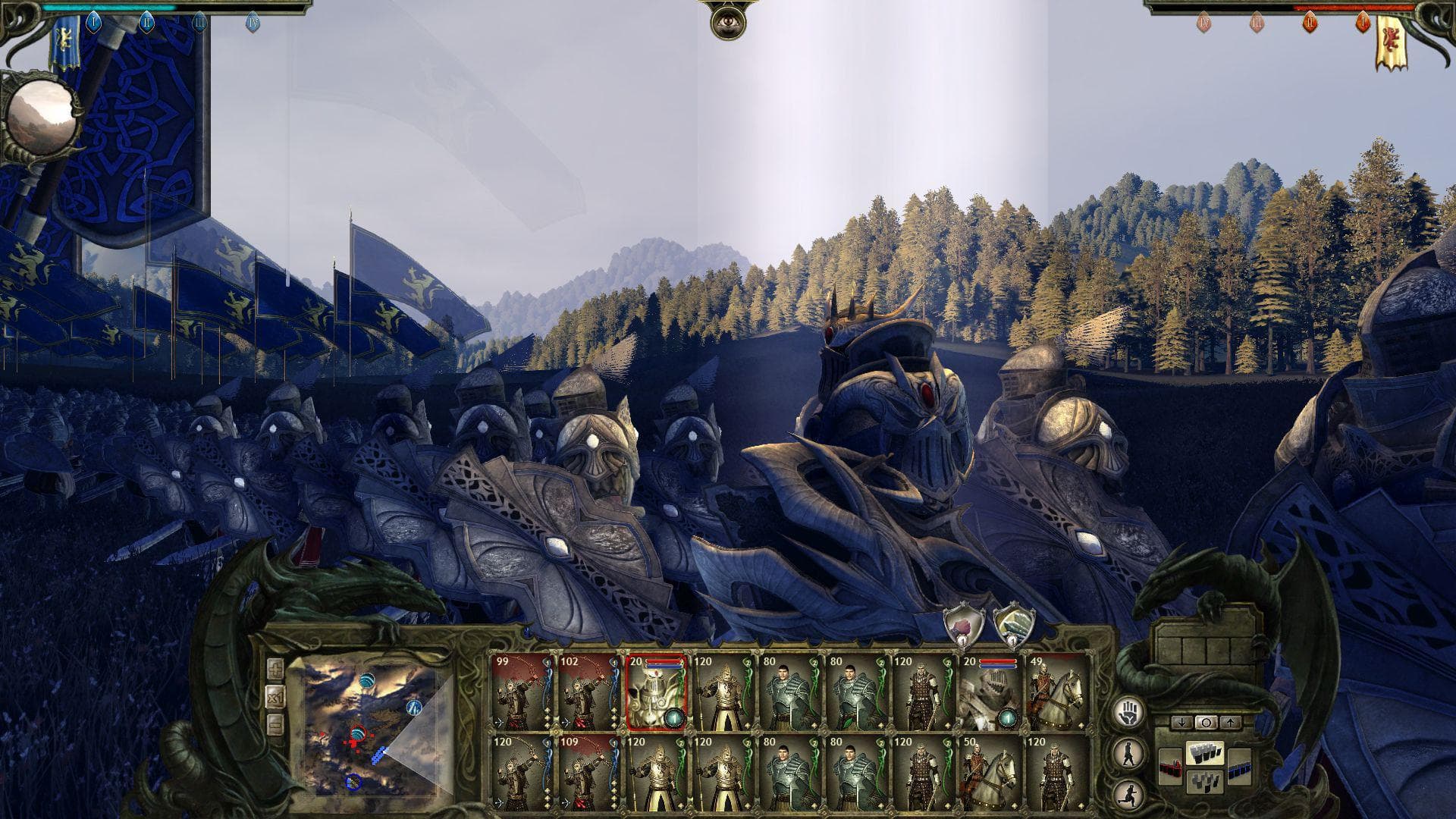The width and height of the screenshot is (1456, 819).
Task: Activate the run stance icon
Action: [1128, 795]
